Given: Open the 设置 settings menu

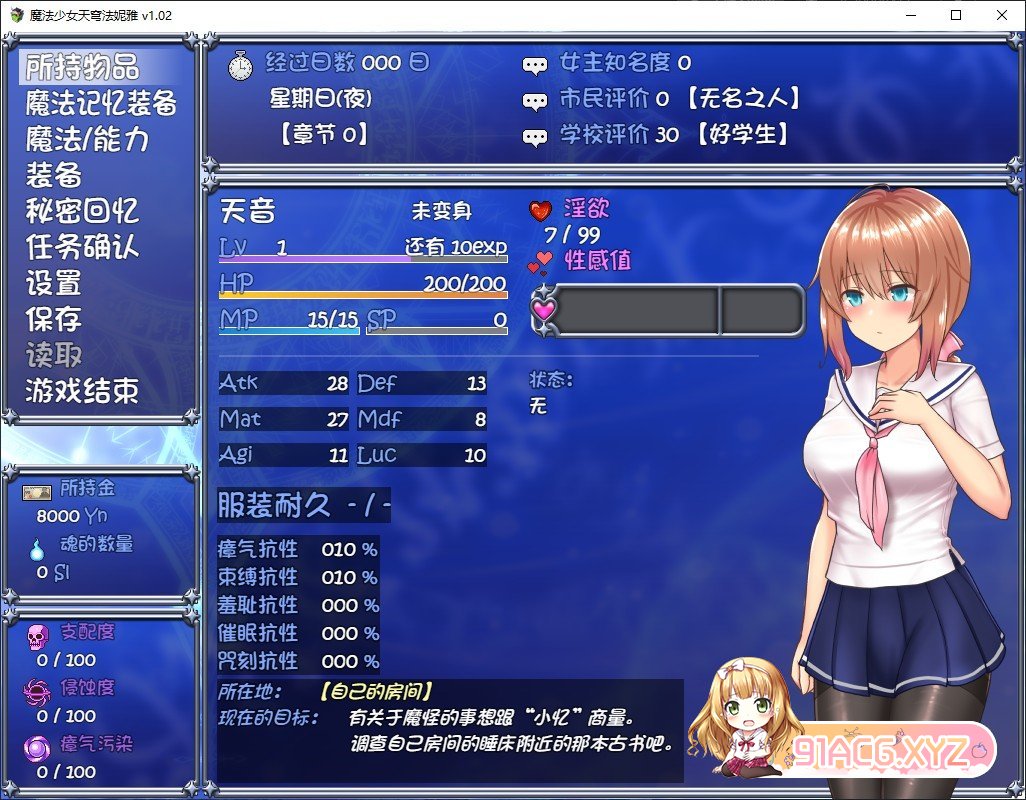Looking at the screenshot, I should (54, 283).
